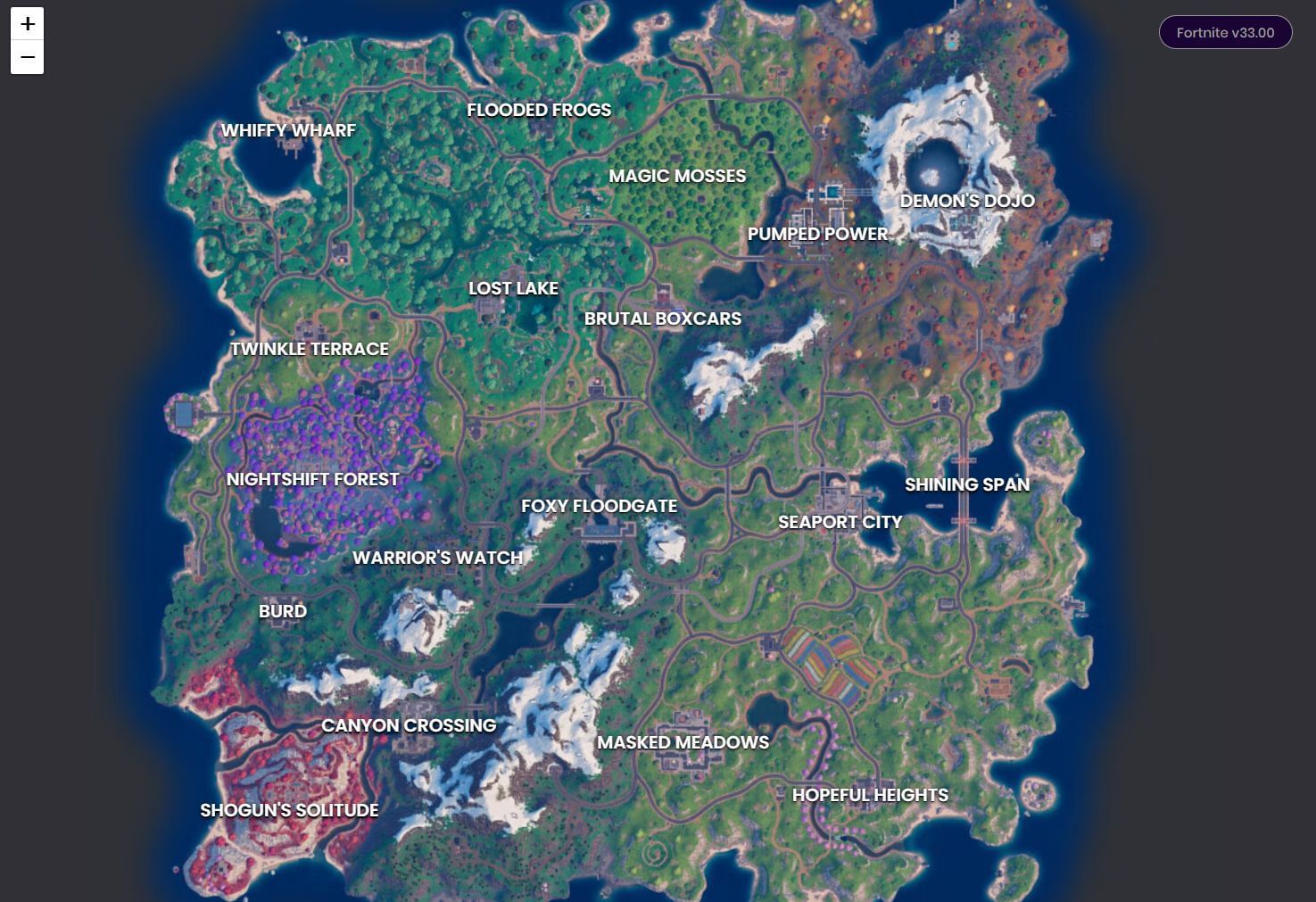Select the Warrior's Watch location
This screenshot has width=1316, height=902.
pyautogui.click(x=437, y=558)
